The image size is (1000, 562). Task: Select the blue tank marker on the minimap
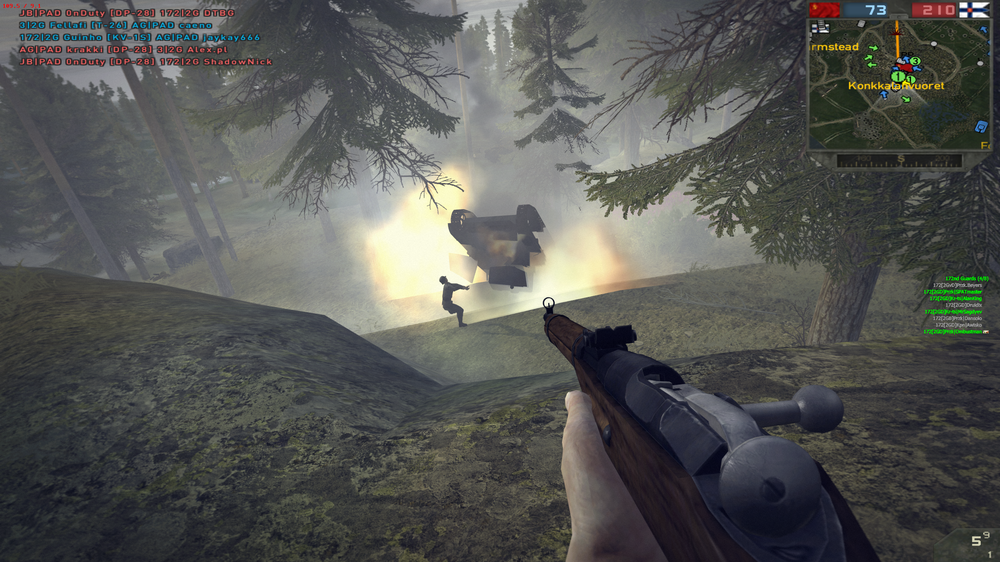point(982,126)
